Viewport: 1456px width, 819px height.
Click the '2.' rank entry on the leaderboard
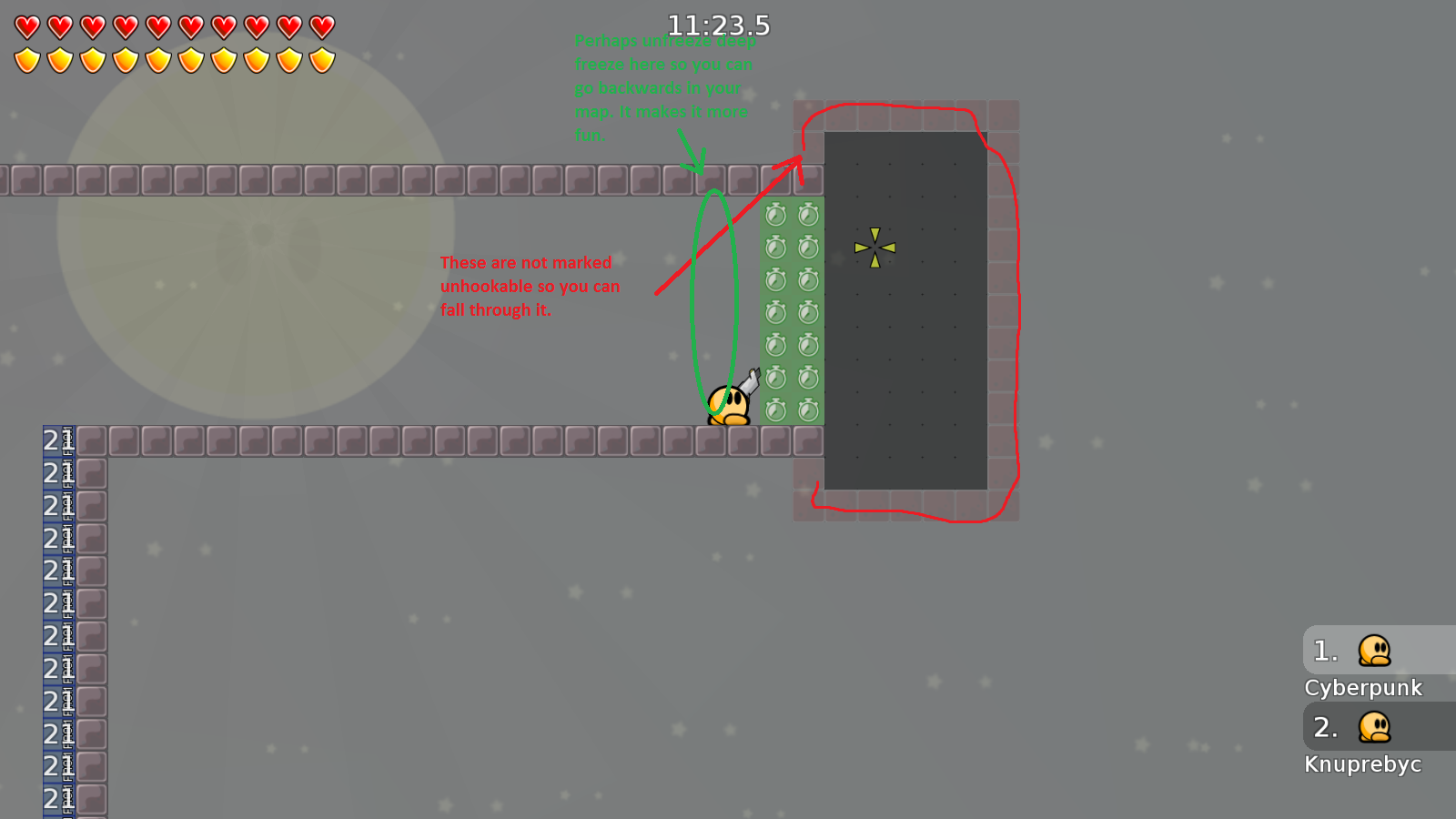[x=1327, y=727]
